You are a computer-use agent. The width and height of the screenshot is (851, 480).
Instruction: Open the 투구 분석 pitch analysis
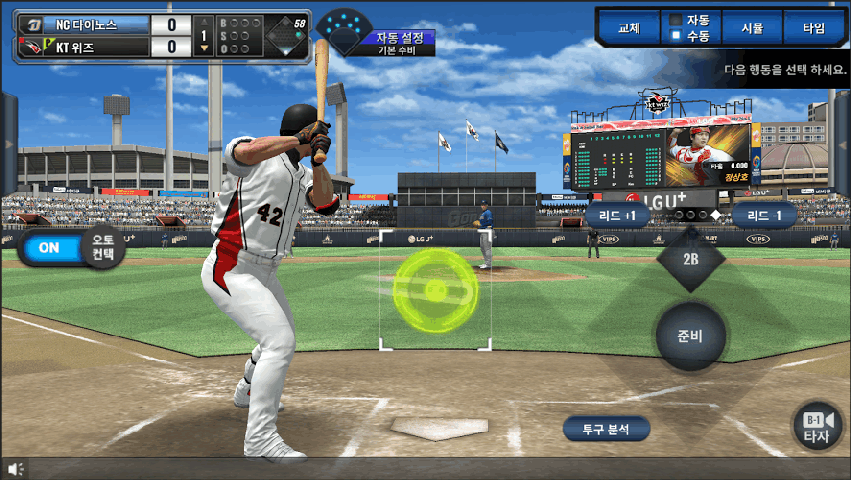pyautogui.click(x=606, y=429)
